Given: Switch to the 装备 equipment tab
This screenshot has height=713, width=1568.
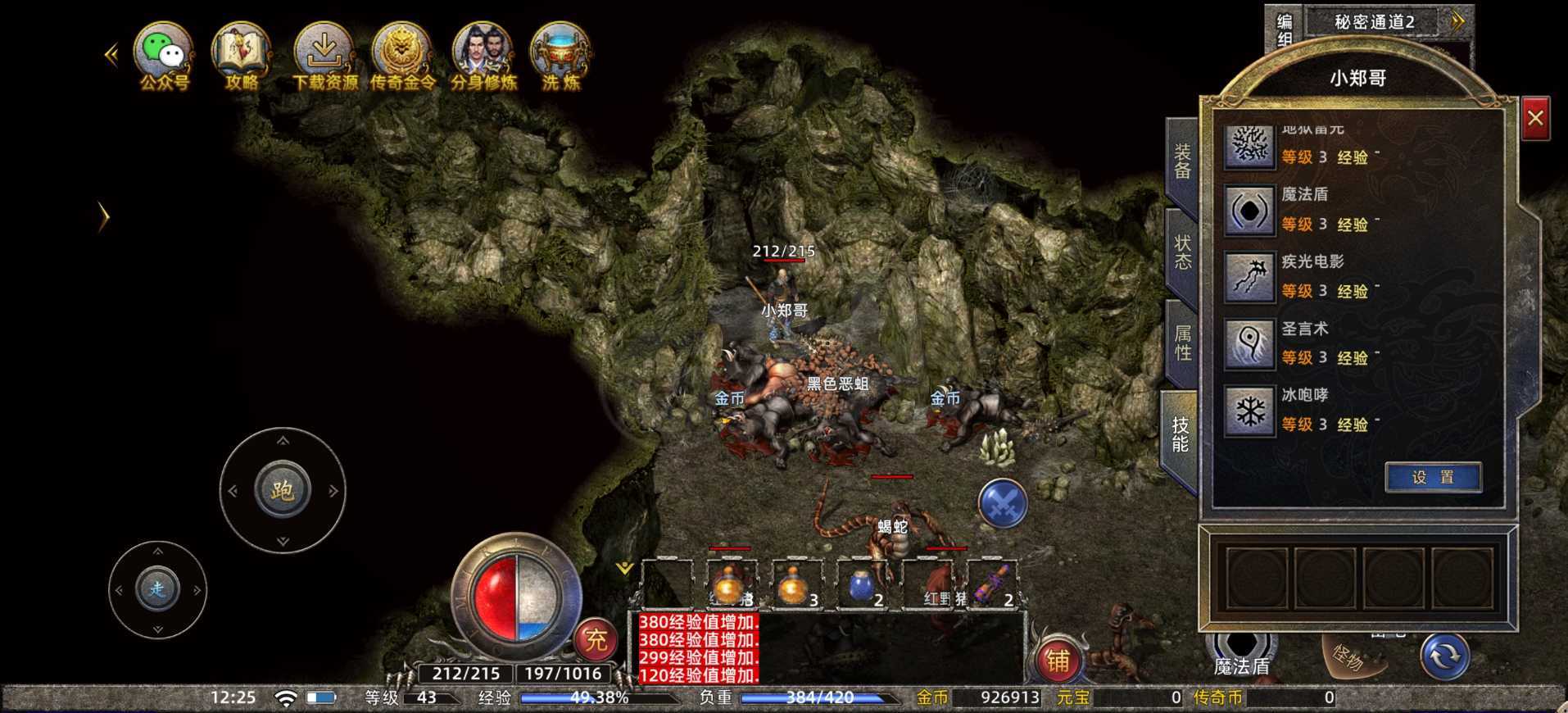Looking at the screenshot, I should click(1182, 161).
